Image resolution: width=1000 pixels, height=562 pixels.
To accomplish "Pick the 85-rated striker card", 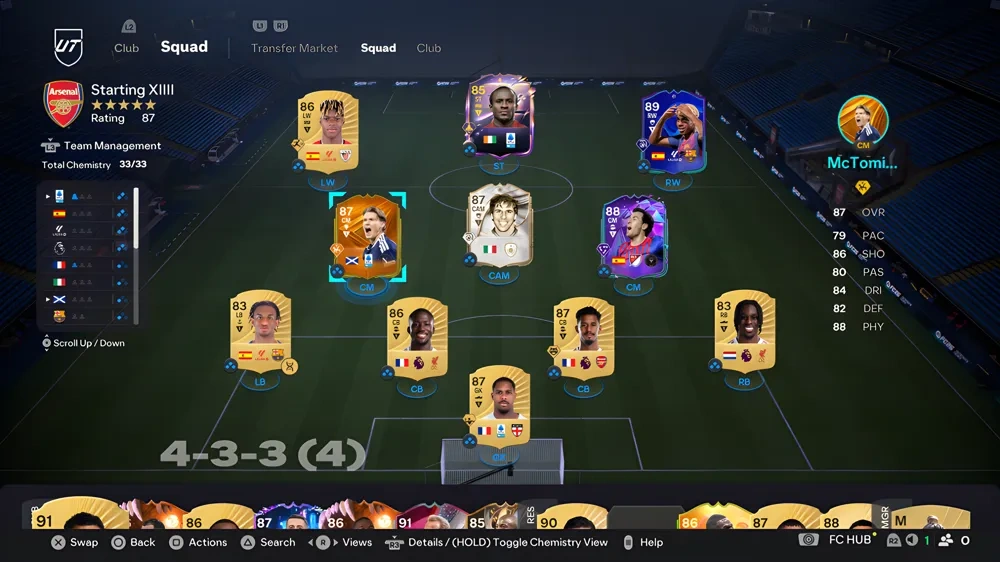I will (x=499, y=115).
